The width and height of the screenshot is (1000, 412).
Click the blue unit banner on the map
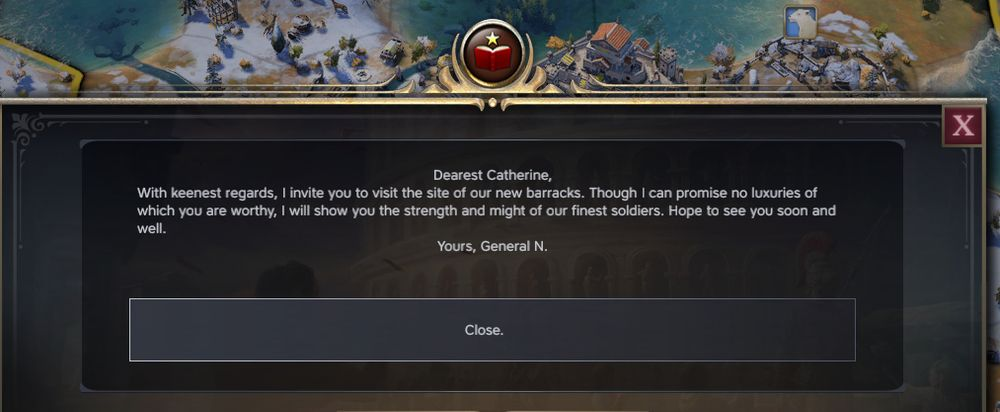point(800,22)
